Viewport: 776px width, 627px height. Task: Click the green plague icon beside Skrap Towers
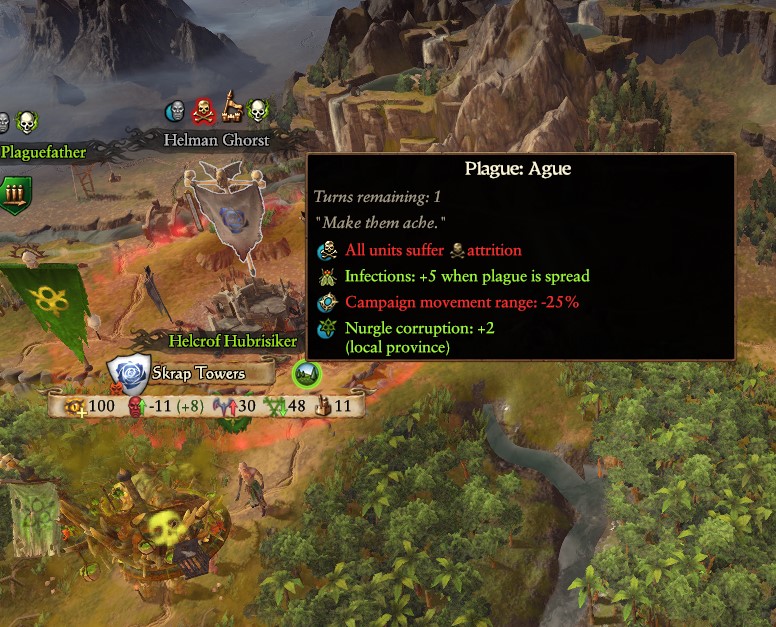(306, 374)
